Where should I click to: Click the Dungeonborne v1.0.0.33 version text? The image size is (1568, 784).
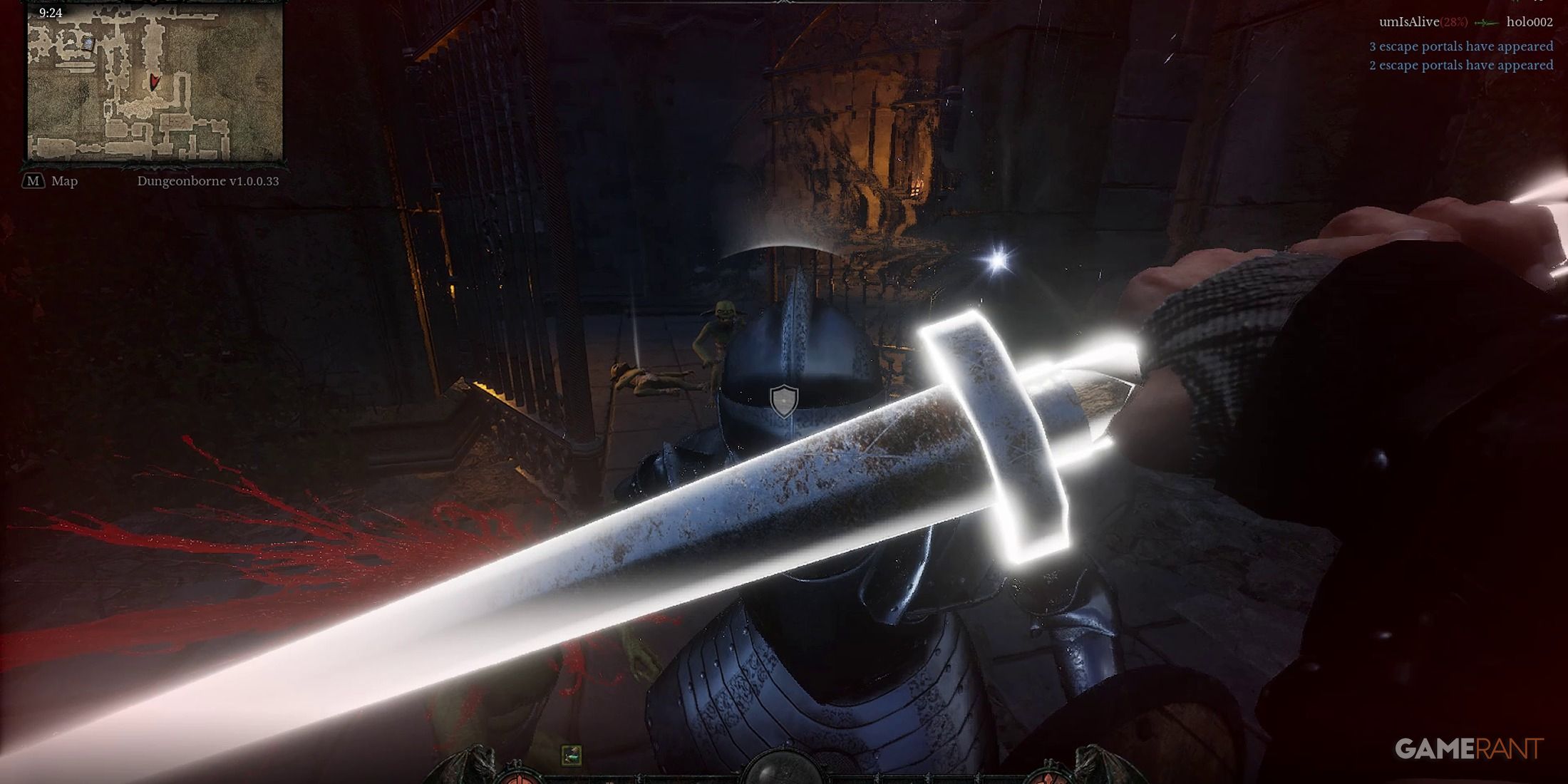click(209, 182)
